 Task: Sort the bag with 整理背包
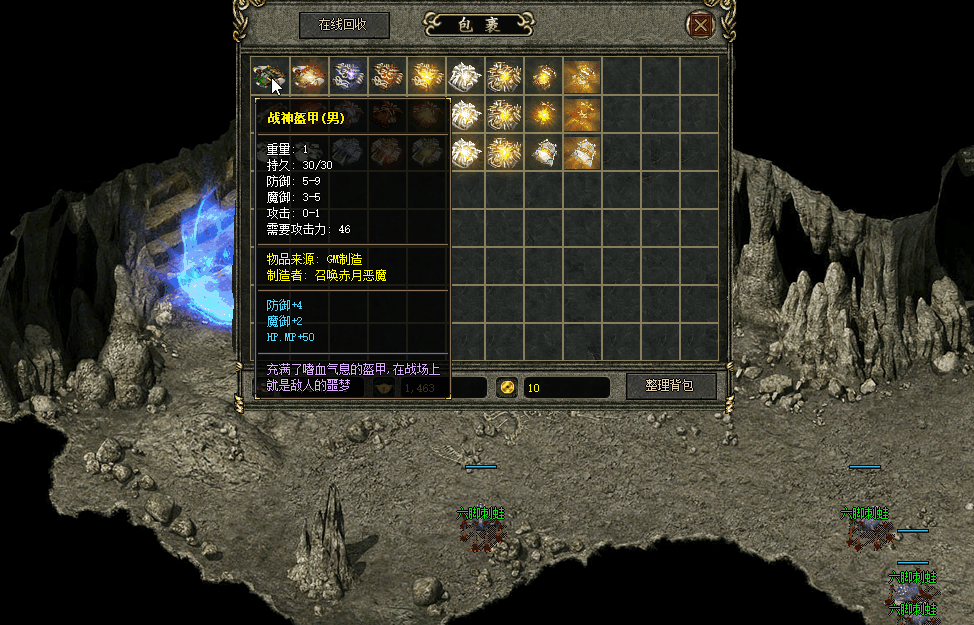(671, 386)
